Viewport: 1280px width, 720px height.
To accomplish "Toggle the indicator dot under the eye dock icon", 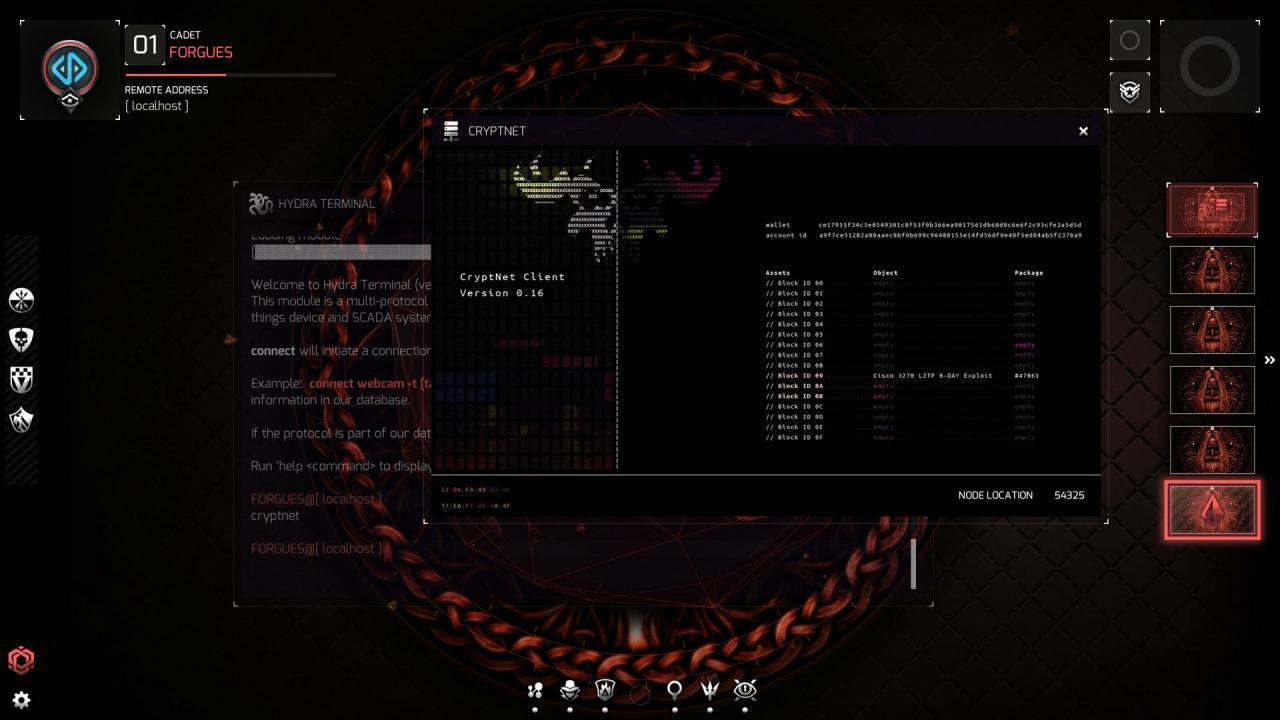I will tap(744, 708).
